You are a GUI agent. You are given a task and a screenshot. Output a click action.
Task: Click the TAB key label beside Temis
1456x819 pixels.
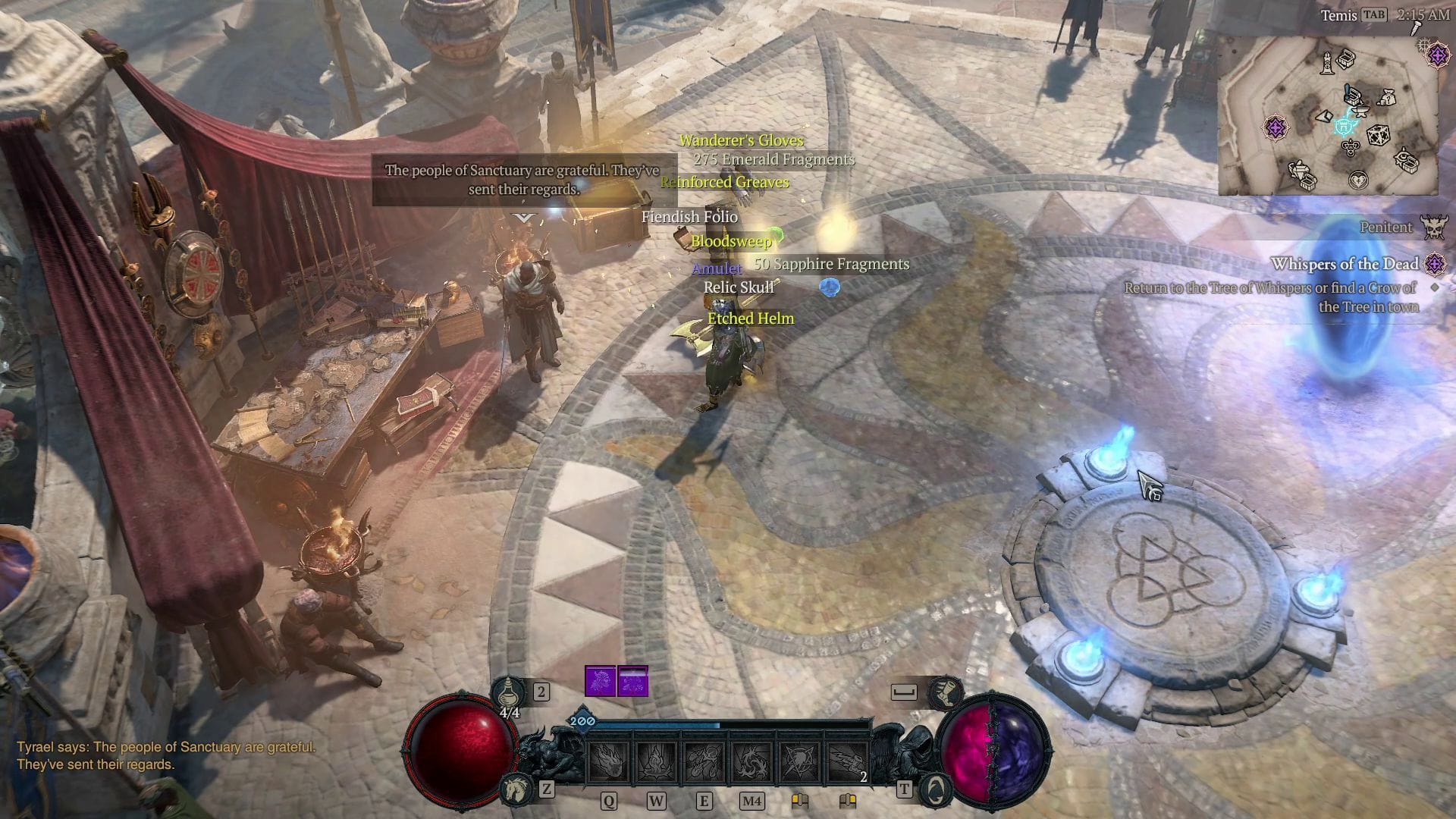(1373, 15)
